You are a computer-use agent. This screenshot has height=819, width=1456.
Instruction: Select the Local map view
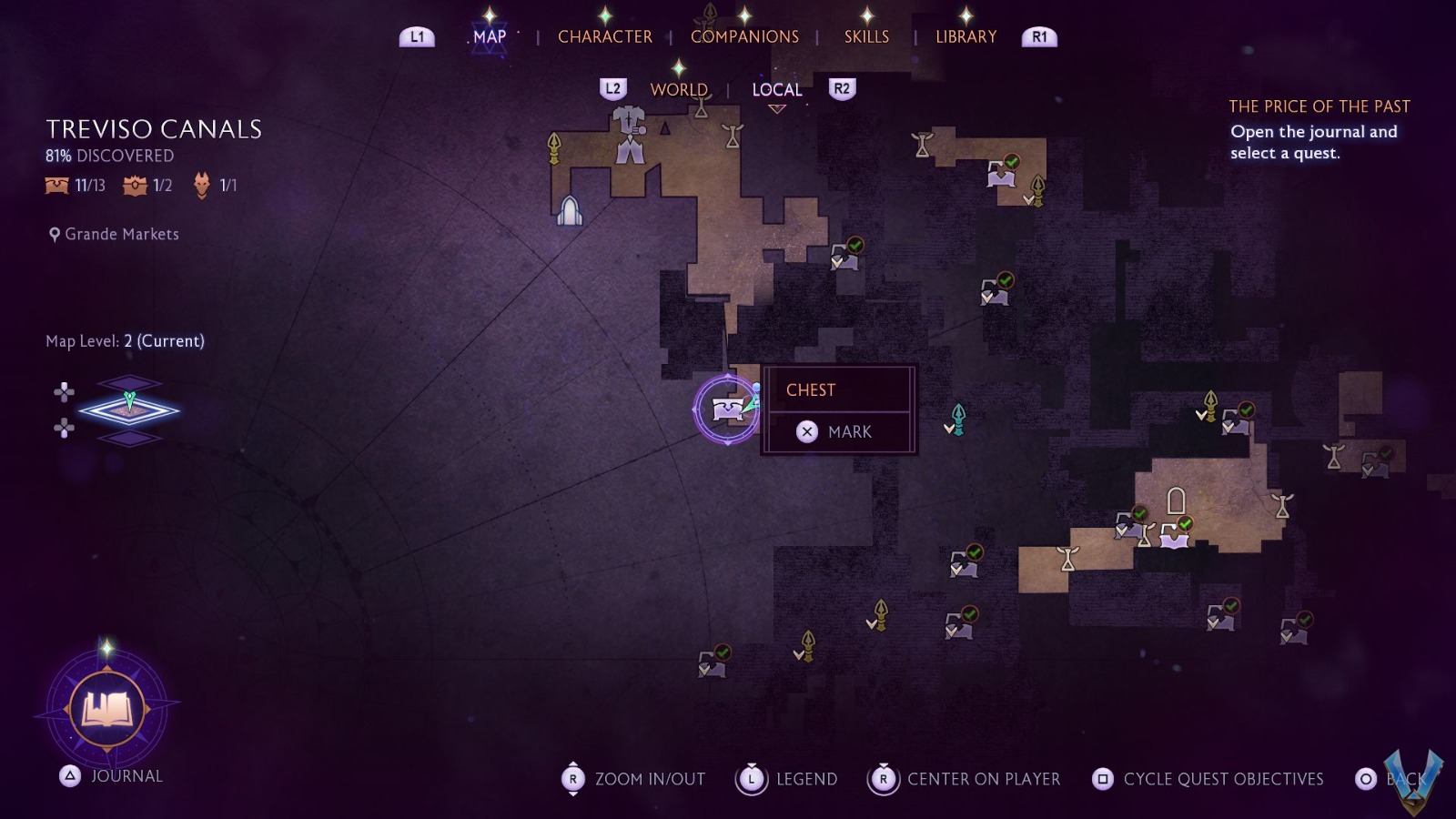[x=776, y=89]
